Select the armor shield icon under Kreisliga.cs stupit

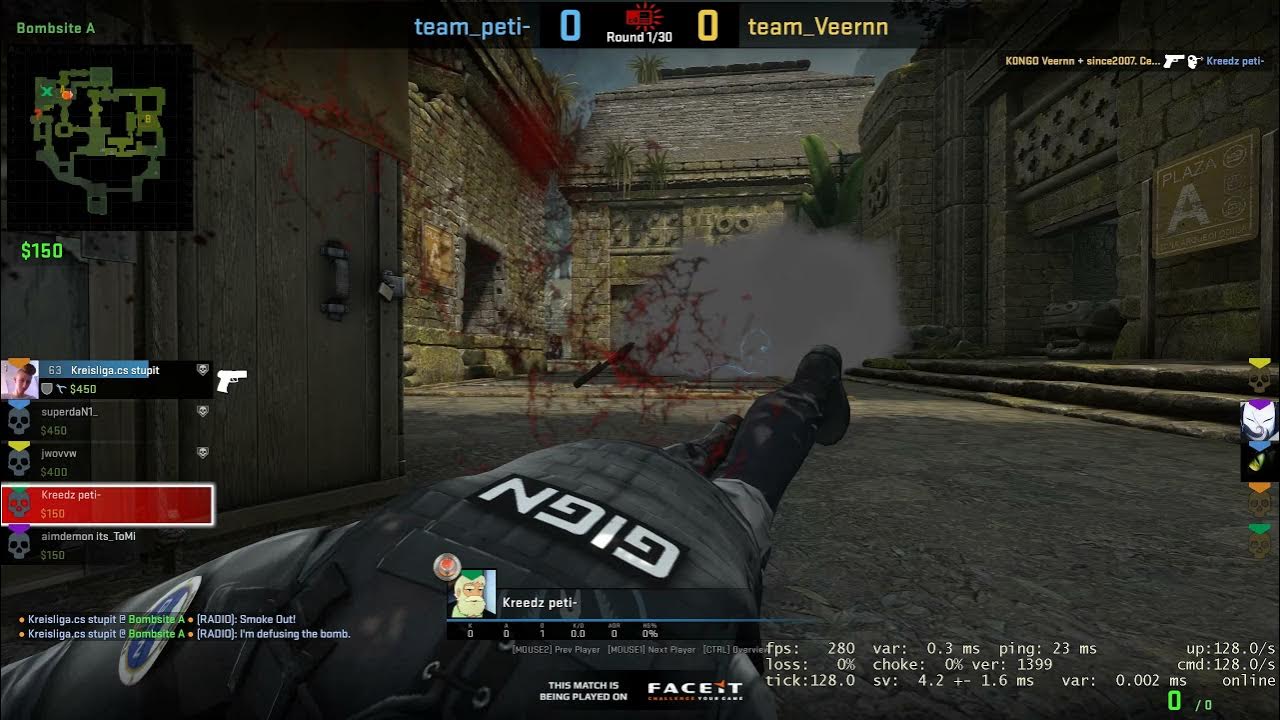coord(46,388)
